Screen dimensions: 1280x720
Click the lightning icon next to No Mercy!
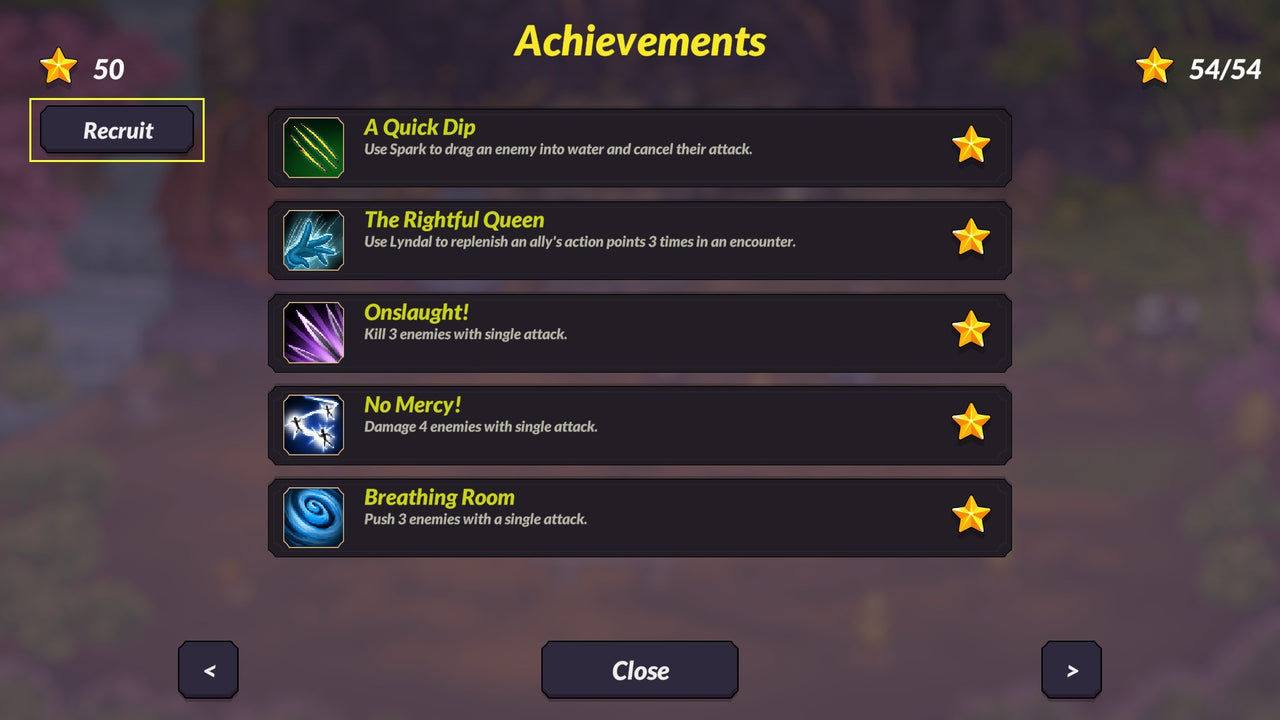pyautogui.click(x=313, y=424)
